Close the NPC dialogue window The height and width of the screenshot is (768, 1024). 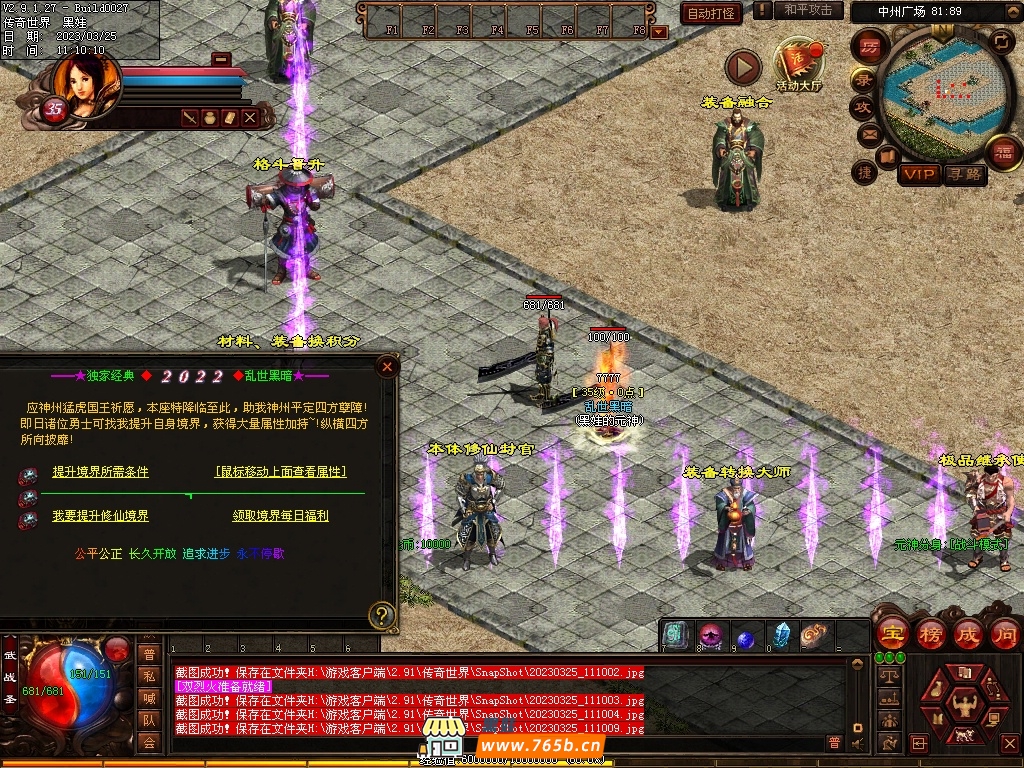click(387, 367)
